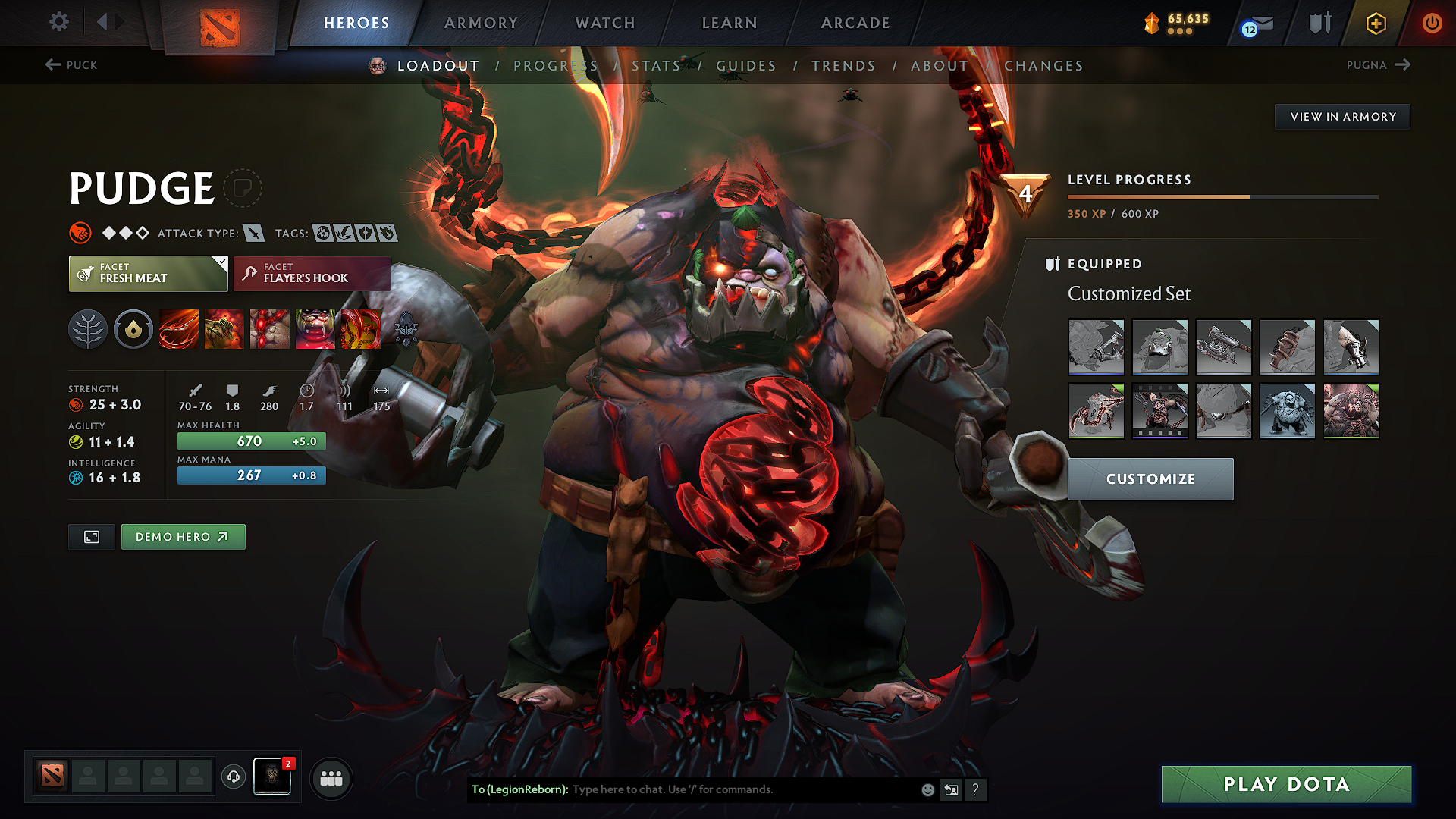Select the Flesh Heap ability icon

pyautogui.click(x=270, y=329)
